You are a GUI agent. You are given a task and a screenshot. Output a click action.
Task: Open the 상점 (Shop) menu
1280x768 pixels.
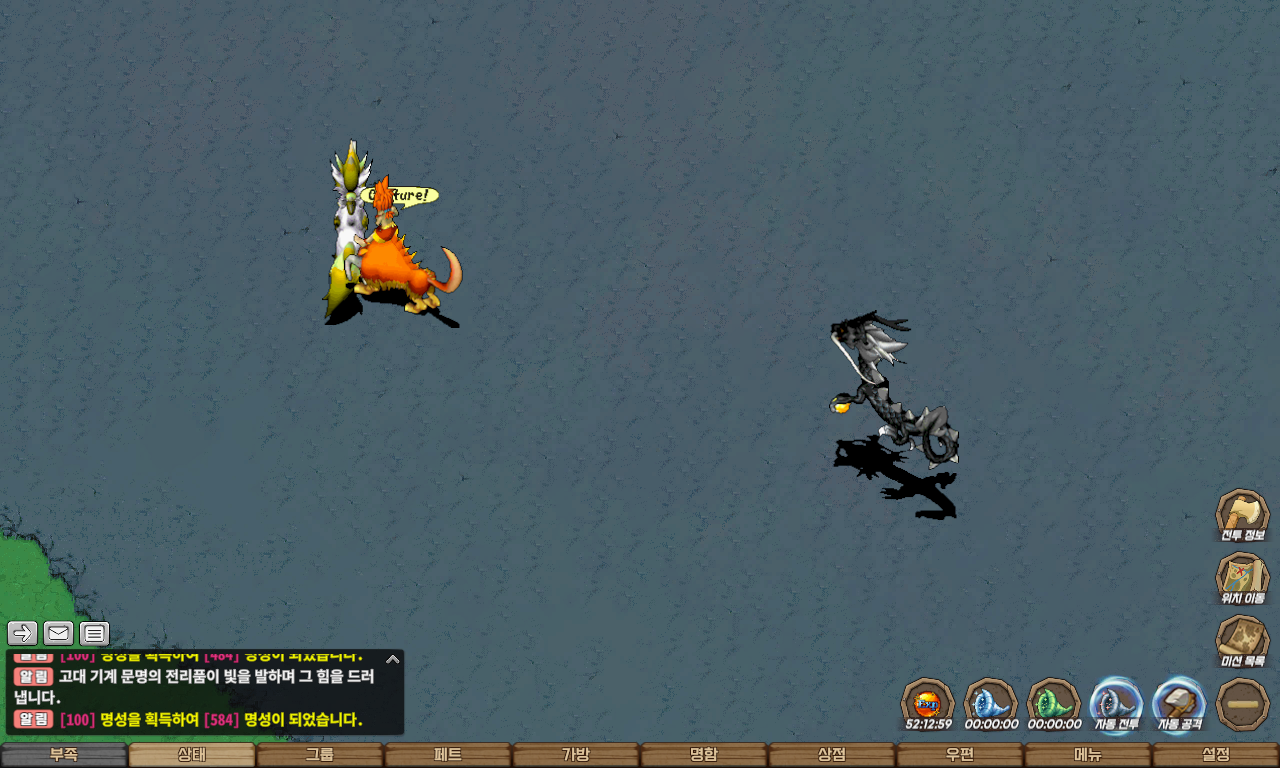pos(832,755)
